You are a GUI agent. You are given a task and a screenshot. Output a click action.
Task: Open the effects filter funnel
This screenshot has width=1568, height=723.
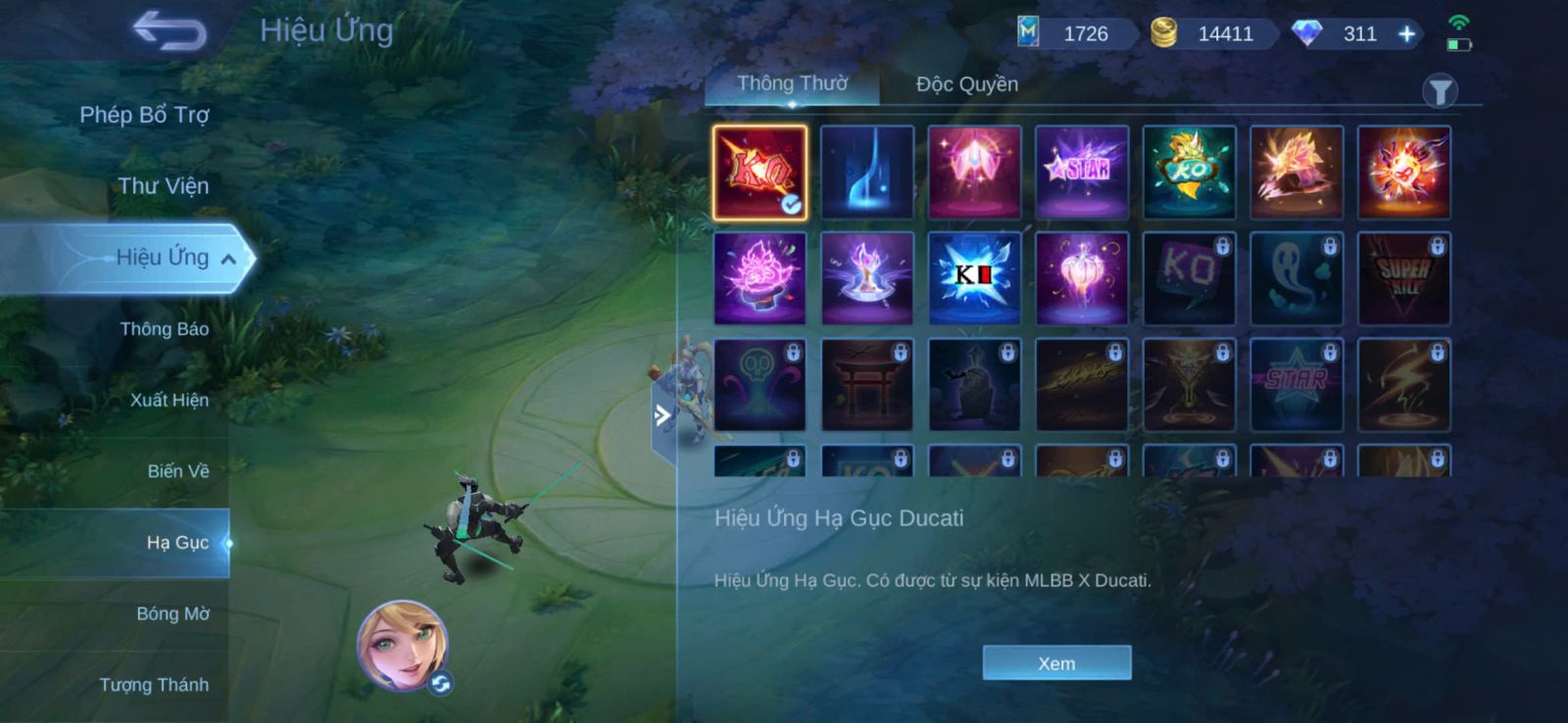(x=1440, y=92)
